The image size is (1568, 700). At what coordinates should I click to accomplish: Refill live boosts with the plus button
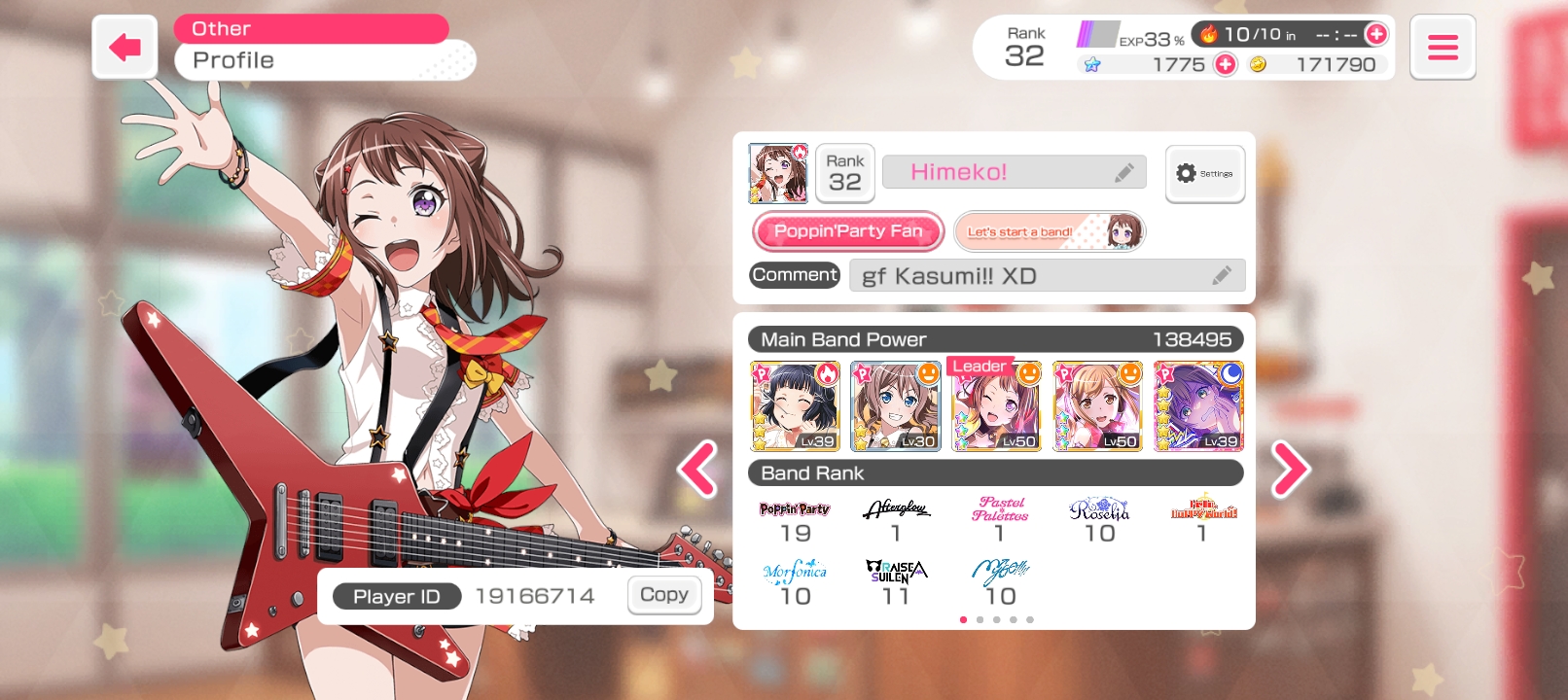[1376, 34]
